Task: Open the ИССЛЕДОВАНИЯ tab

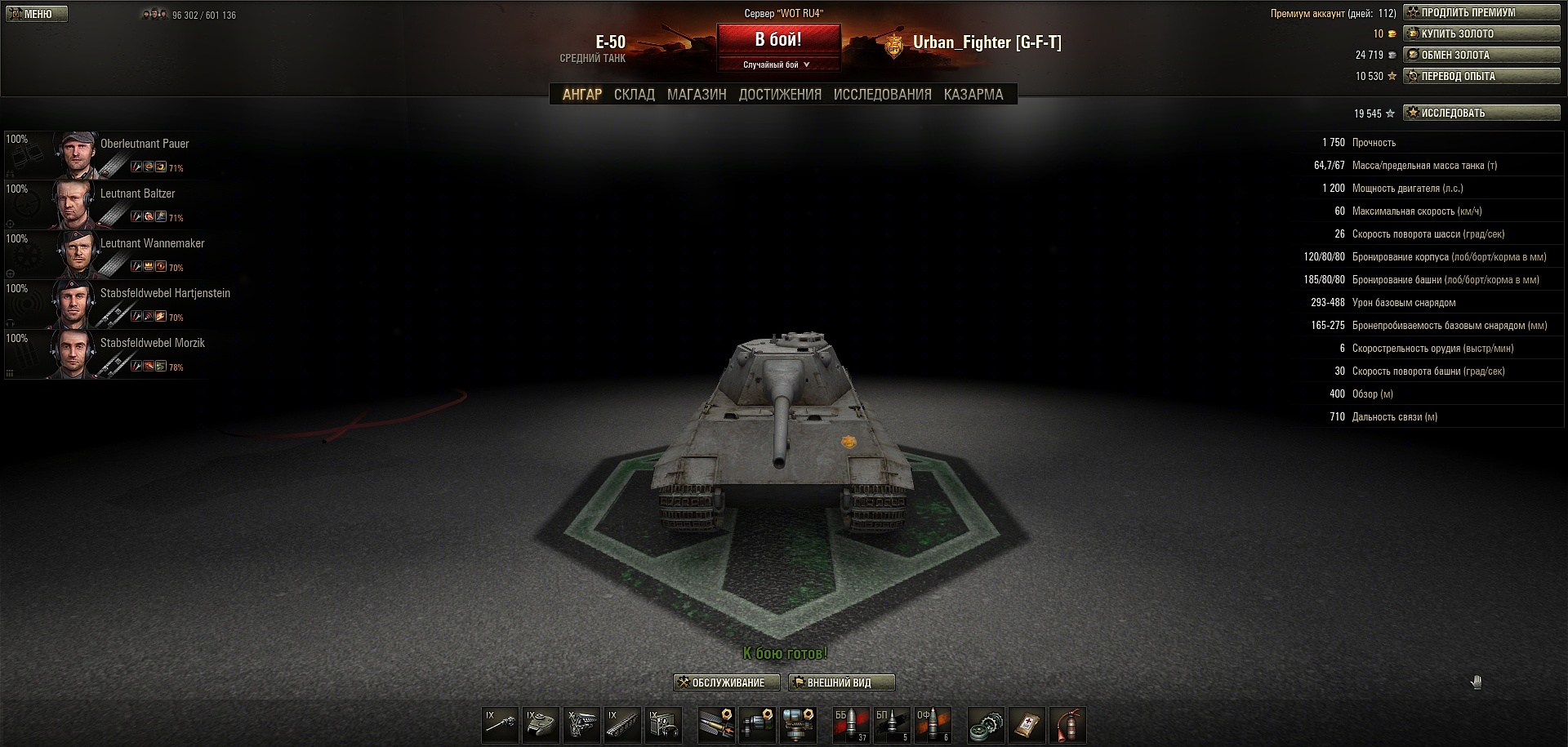Action: click(882, 95)
